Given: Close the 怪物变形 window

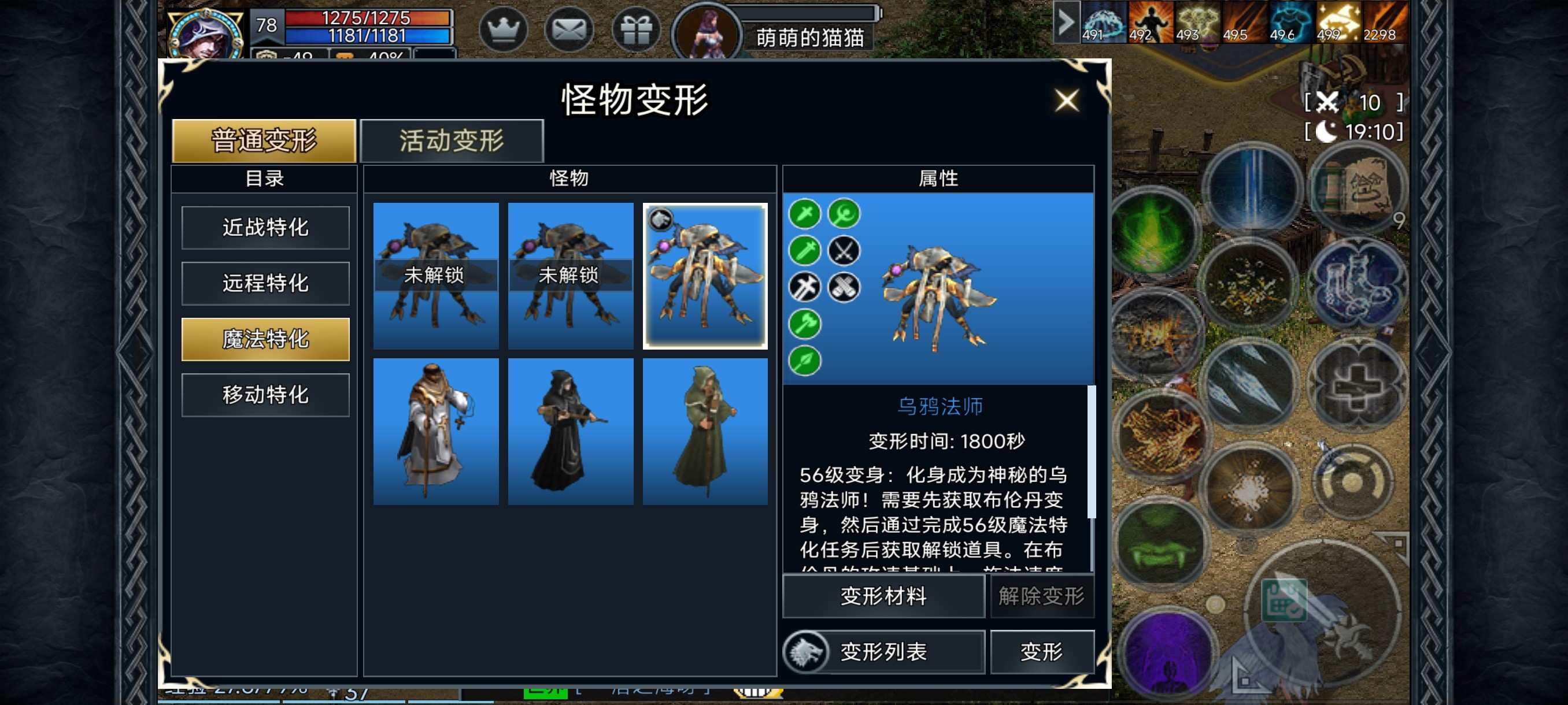Looking at the screenshot, I should (x=1066, y=101).
